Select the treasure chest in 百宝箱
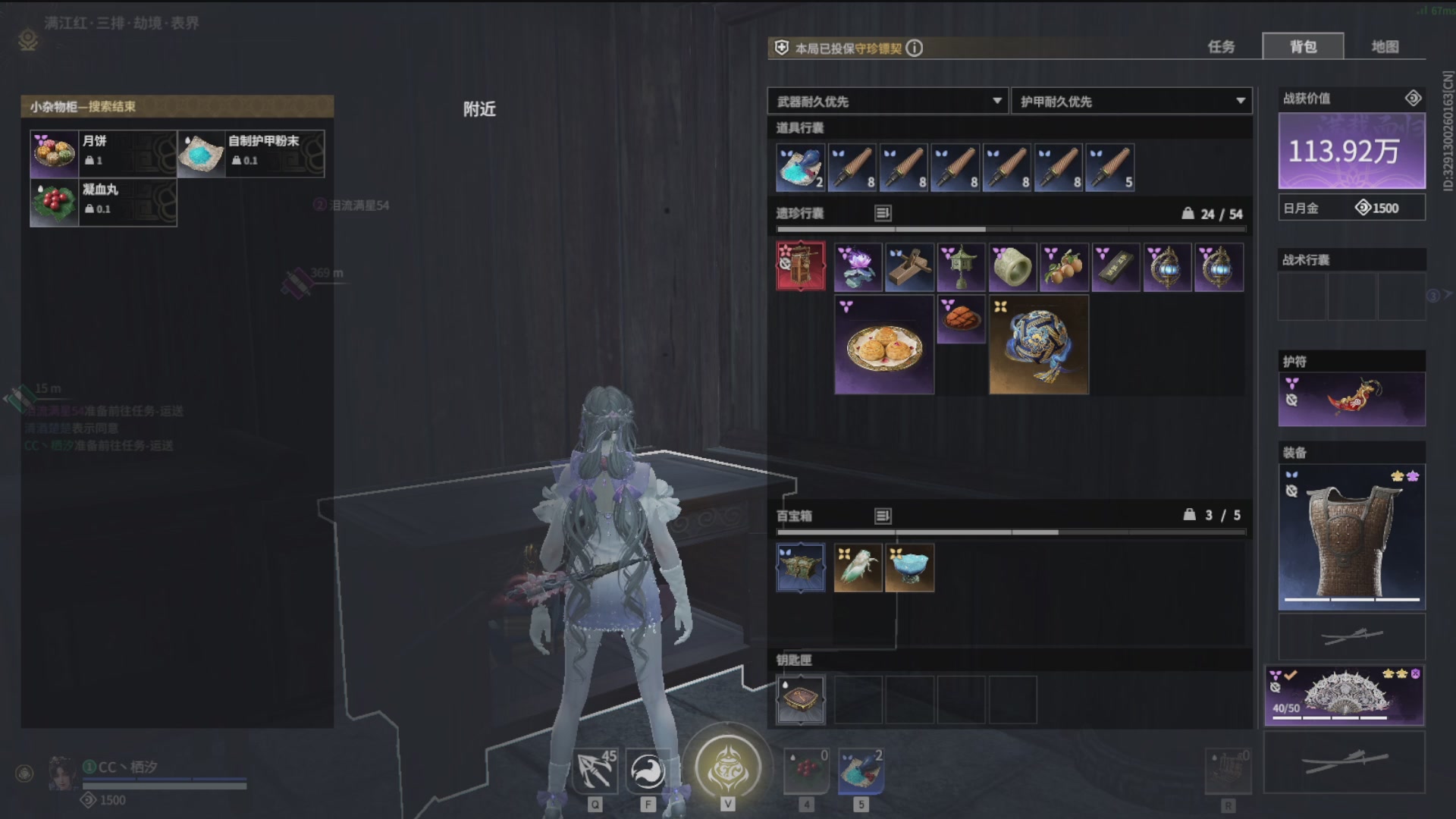The width and height of the screenshot is (1456, 819). coord(801,568)
